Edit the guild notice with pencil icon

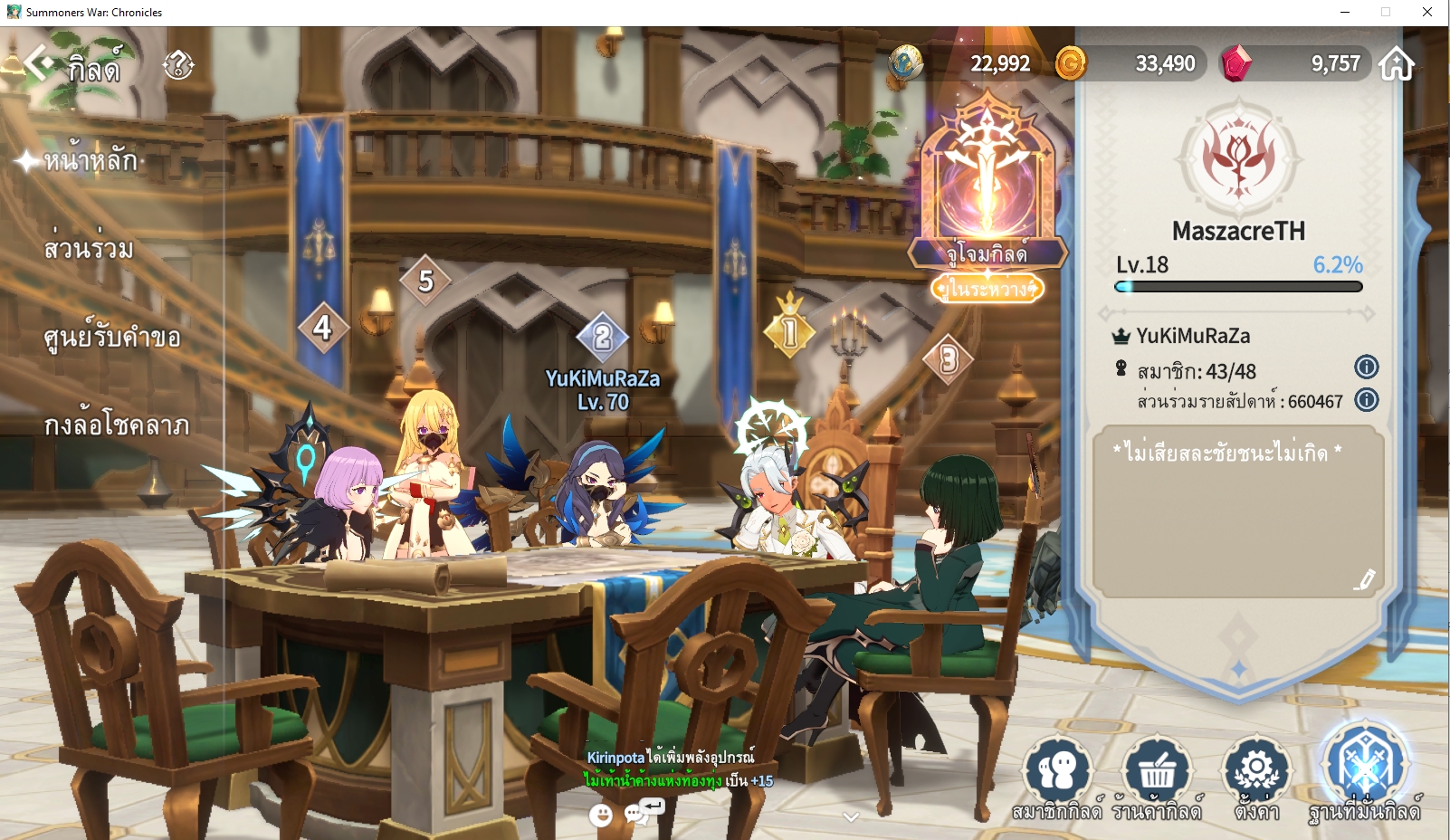tap(1364, 580)
